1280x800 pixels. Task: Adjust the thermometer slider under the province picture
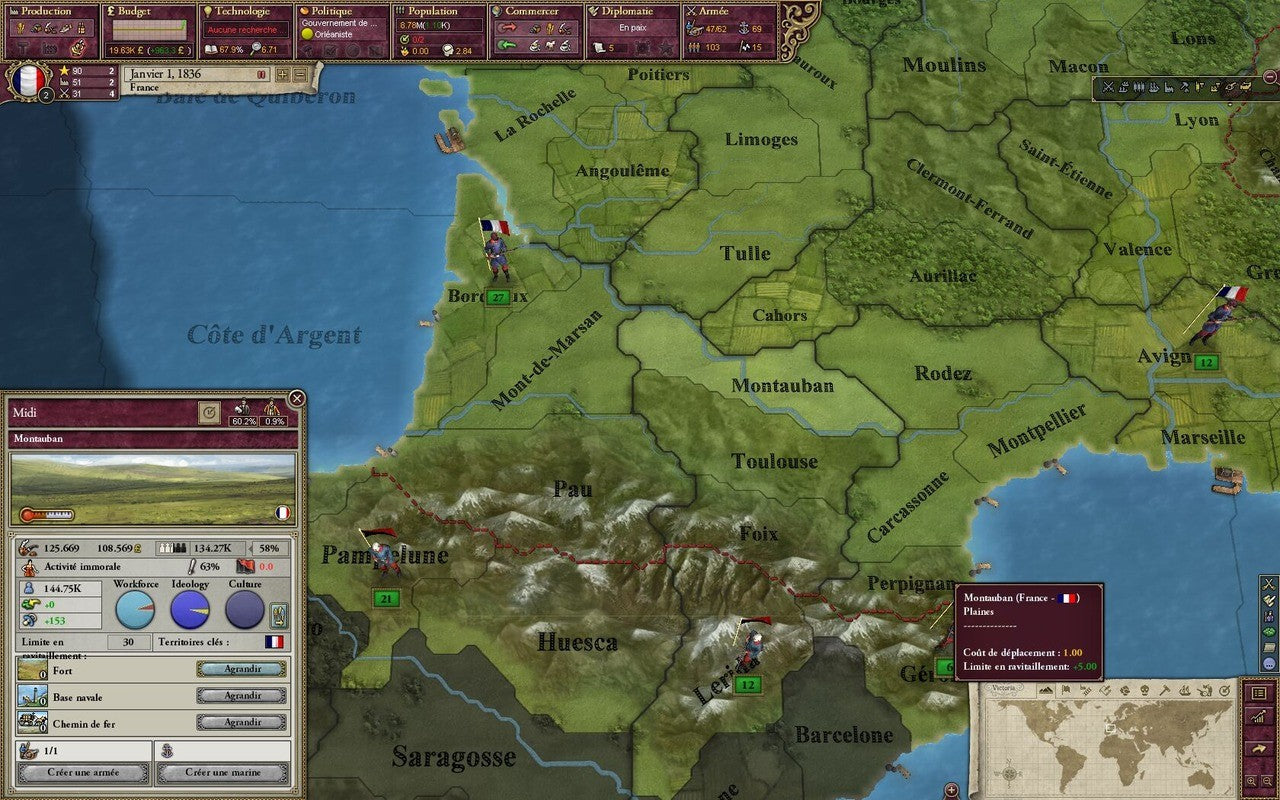48,514
